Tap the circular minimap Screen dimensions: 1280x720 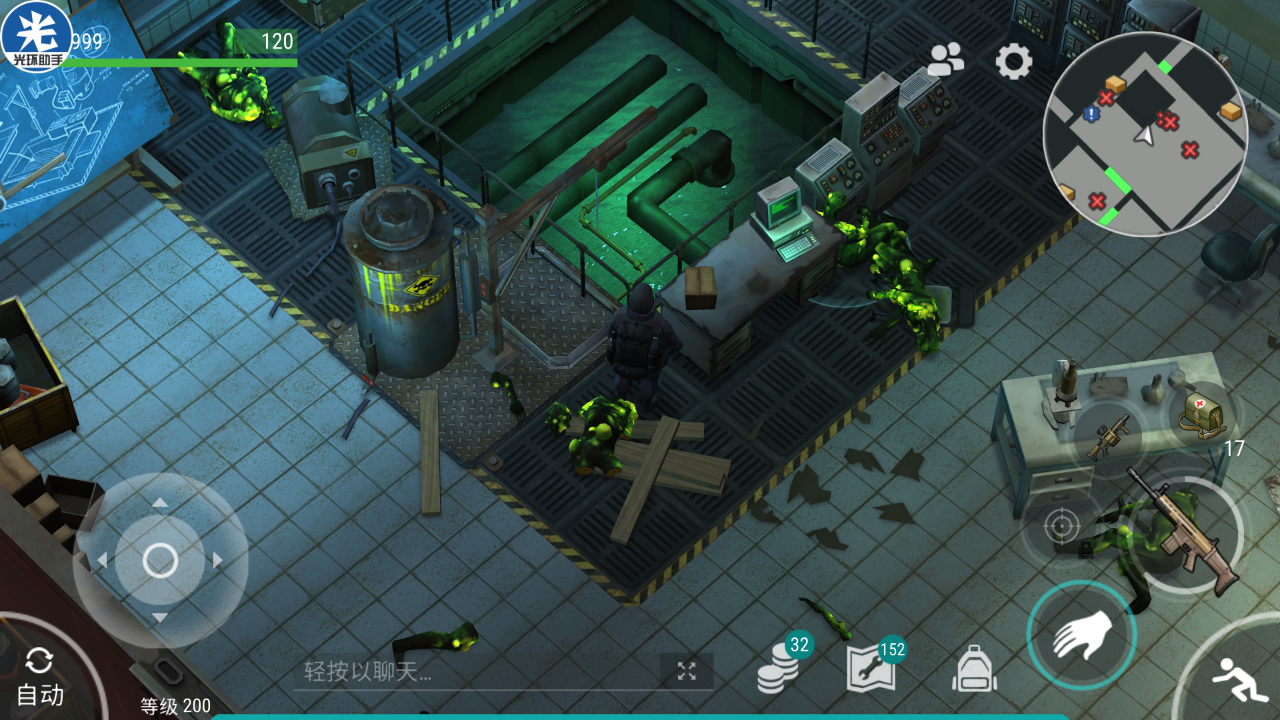(x=1145, y=134)
